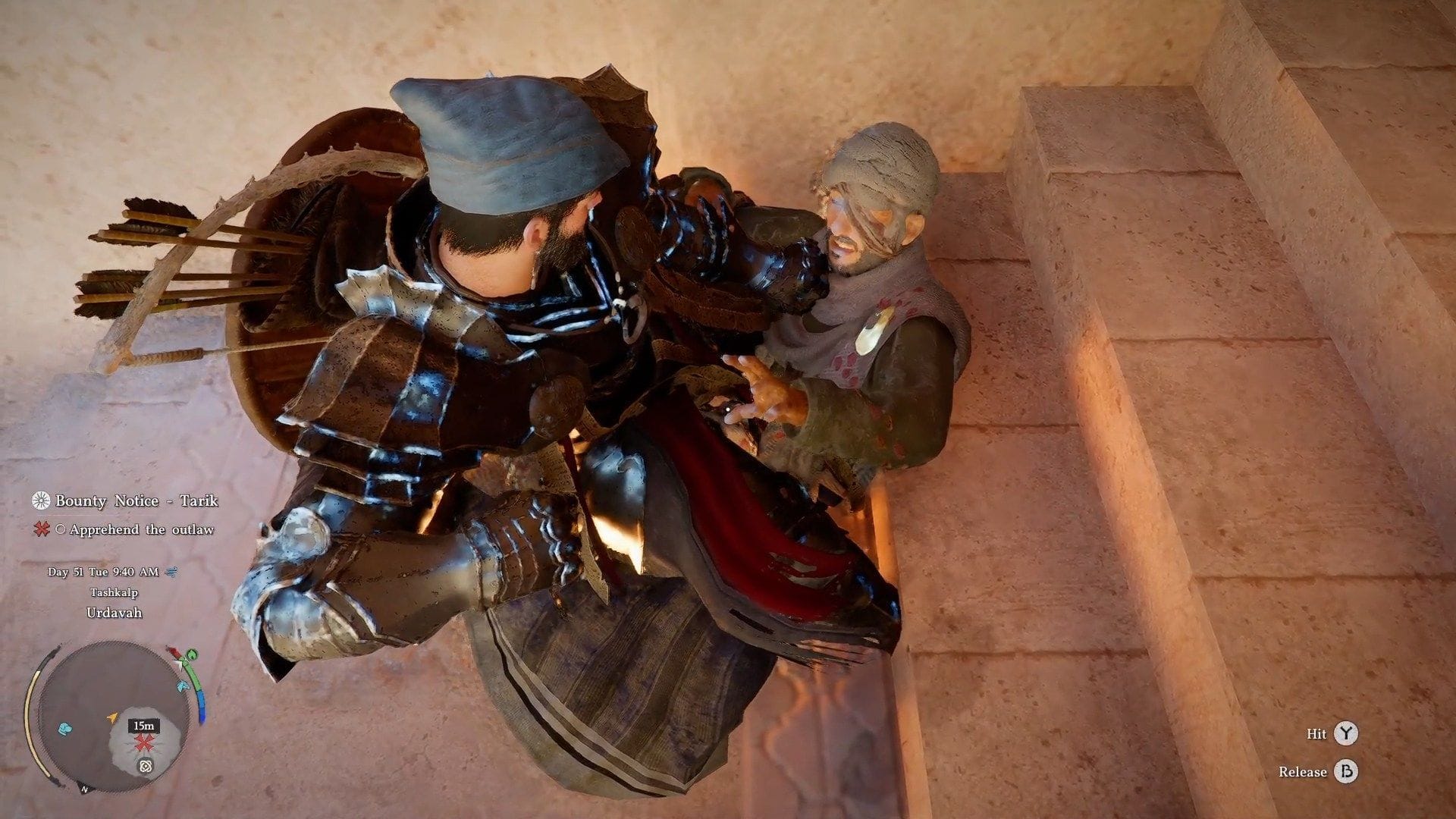The image size is (1456, 819).
Task: Click the teal horse icon near the minimap edge
Action: tap(182, 686)
